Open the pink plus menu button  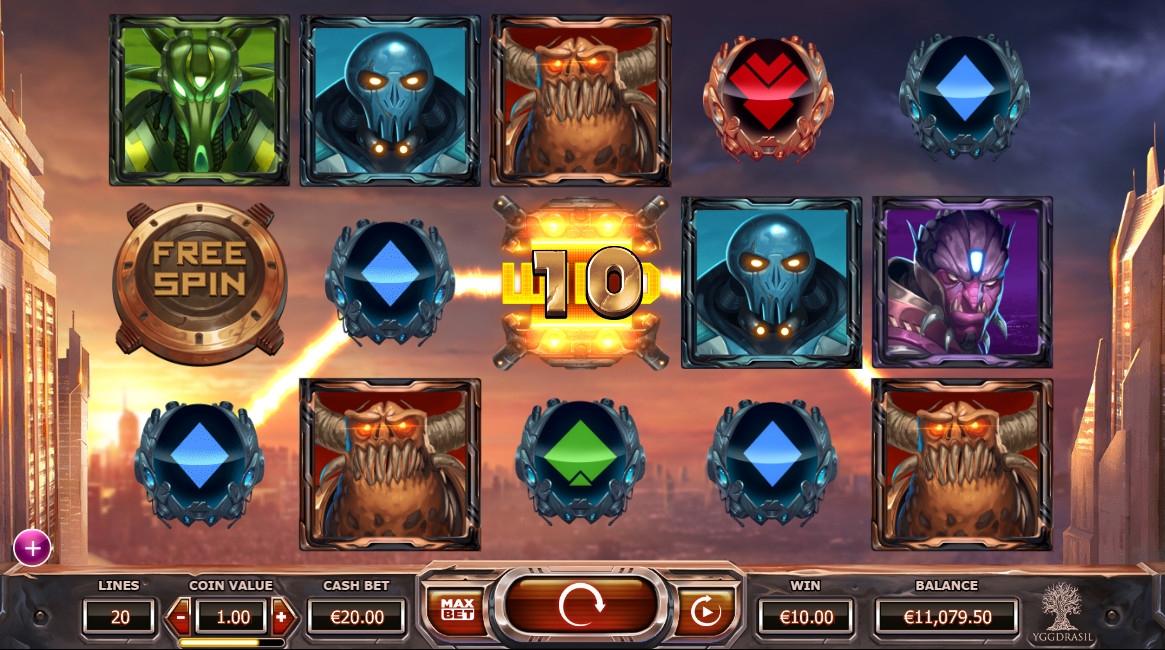click(x=32, y=547)
